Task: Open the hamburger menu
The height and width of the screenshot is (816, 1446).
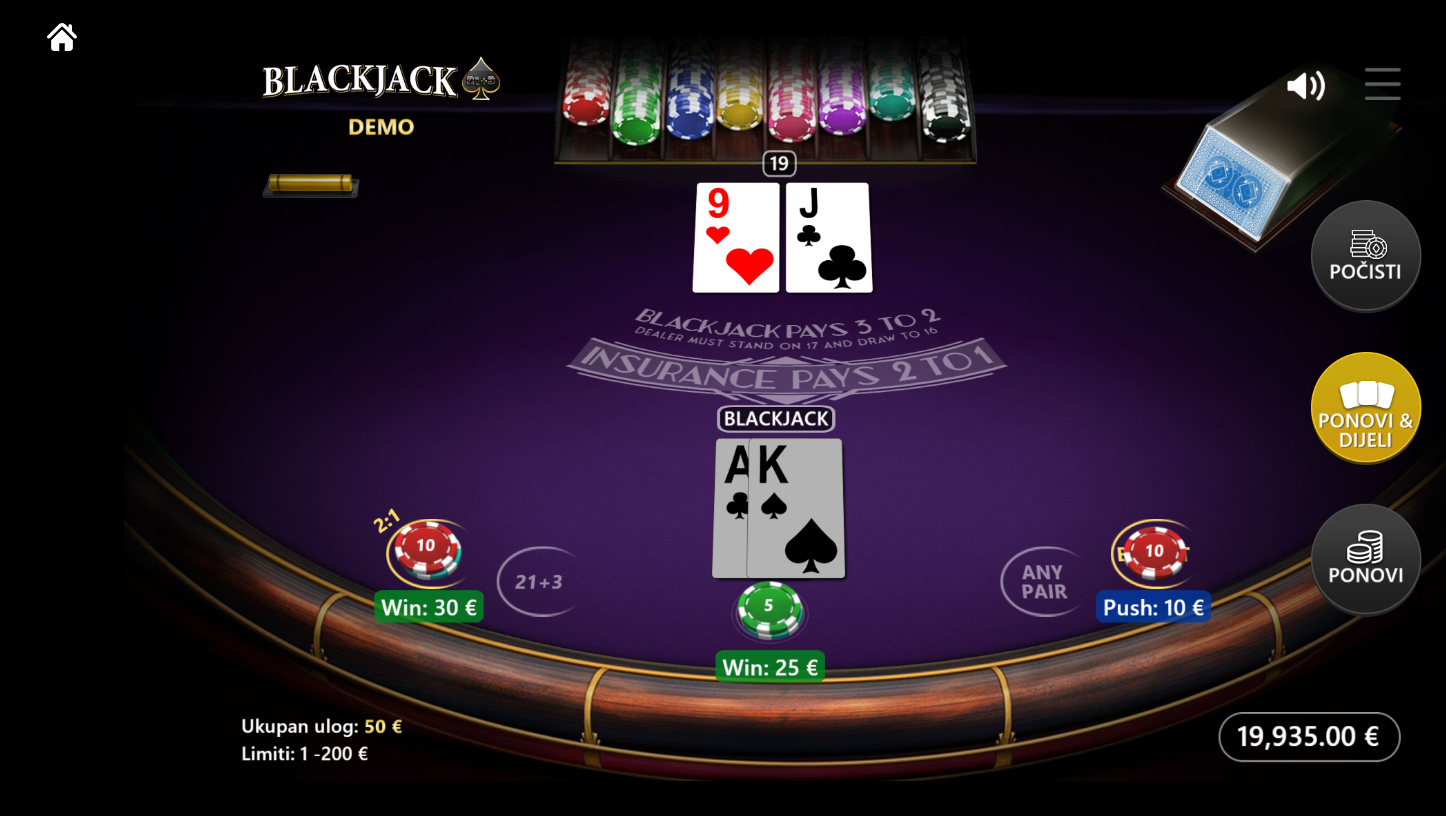Action: point(1382,84)
